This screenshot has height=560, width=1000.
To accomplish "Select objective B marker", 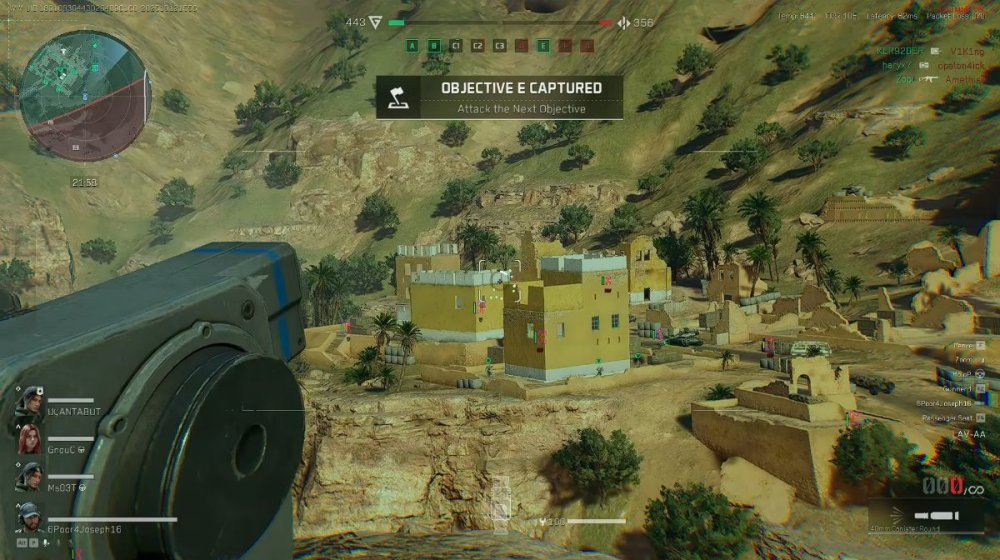I will [434, 45].
